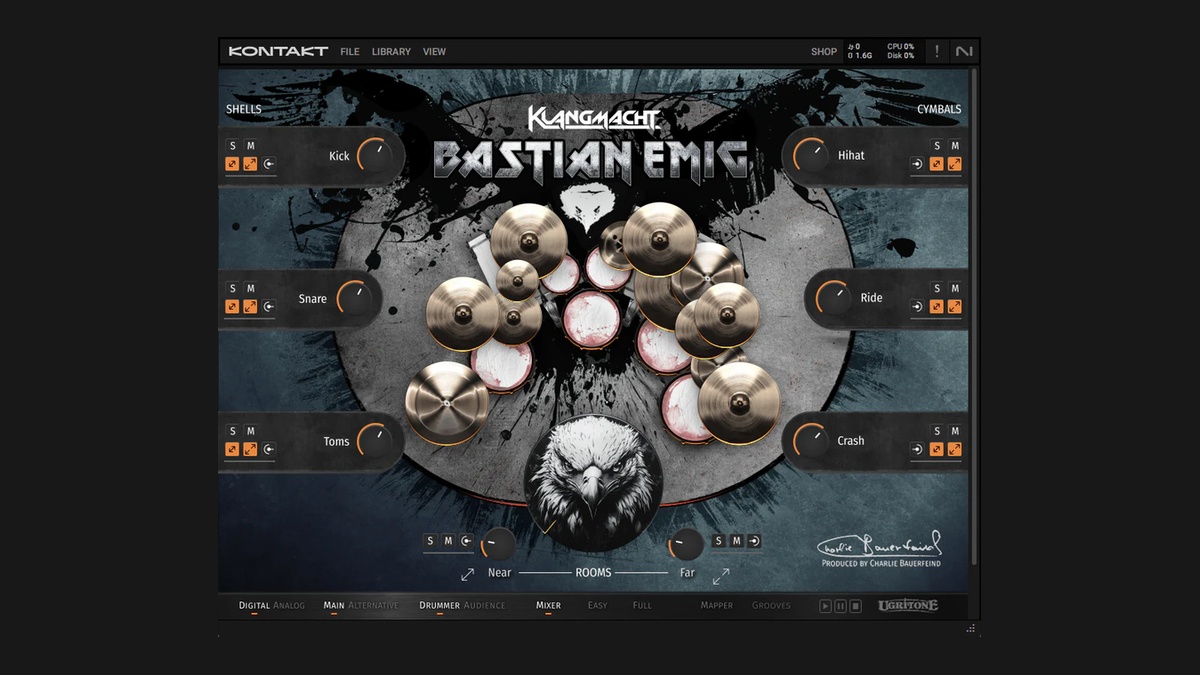The height and width of the screenshot is (675, 1200).
Task: Open the Mapper page
Action: pos(717,605)
